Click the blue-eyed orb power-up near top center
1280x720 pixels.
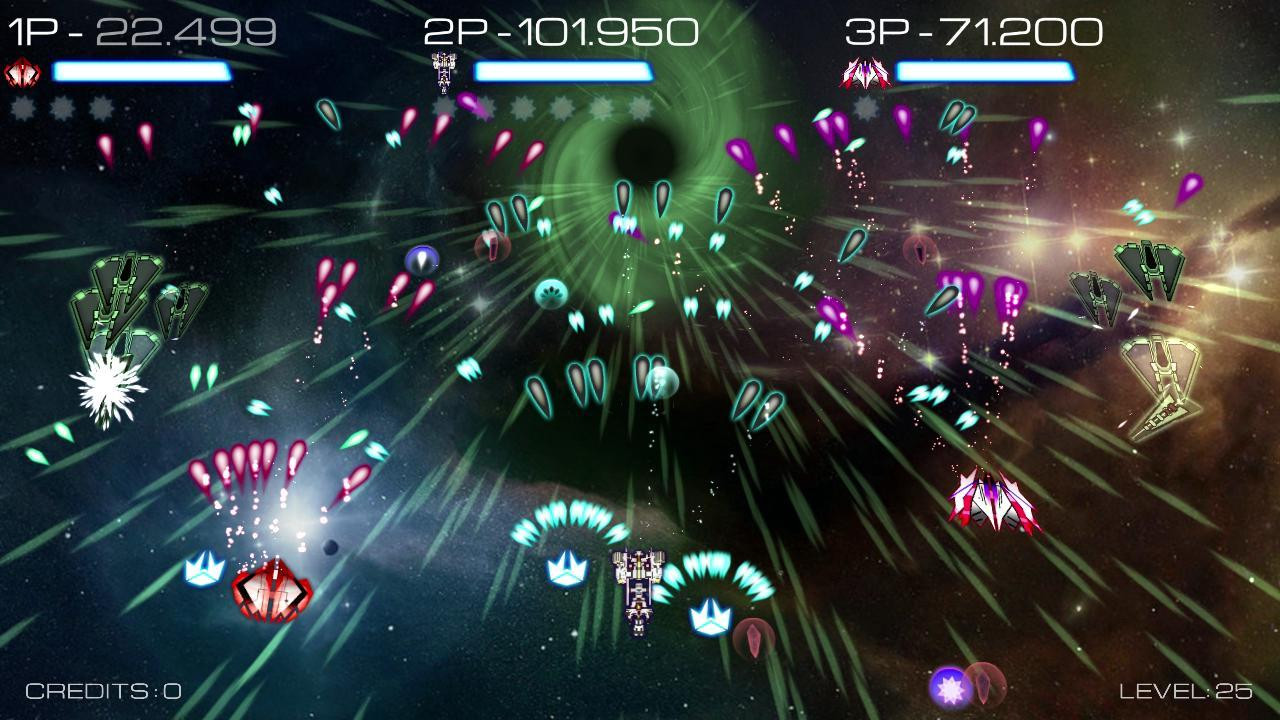[x=423, y=260]
